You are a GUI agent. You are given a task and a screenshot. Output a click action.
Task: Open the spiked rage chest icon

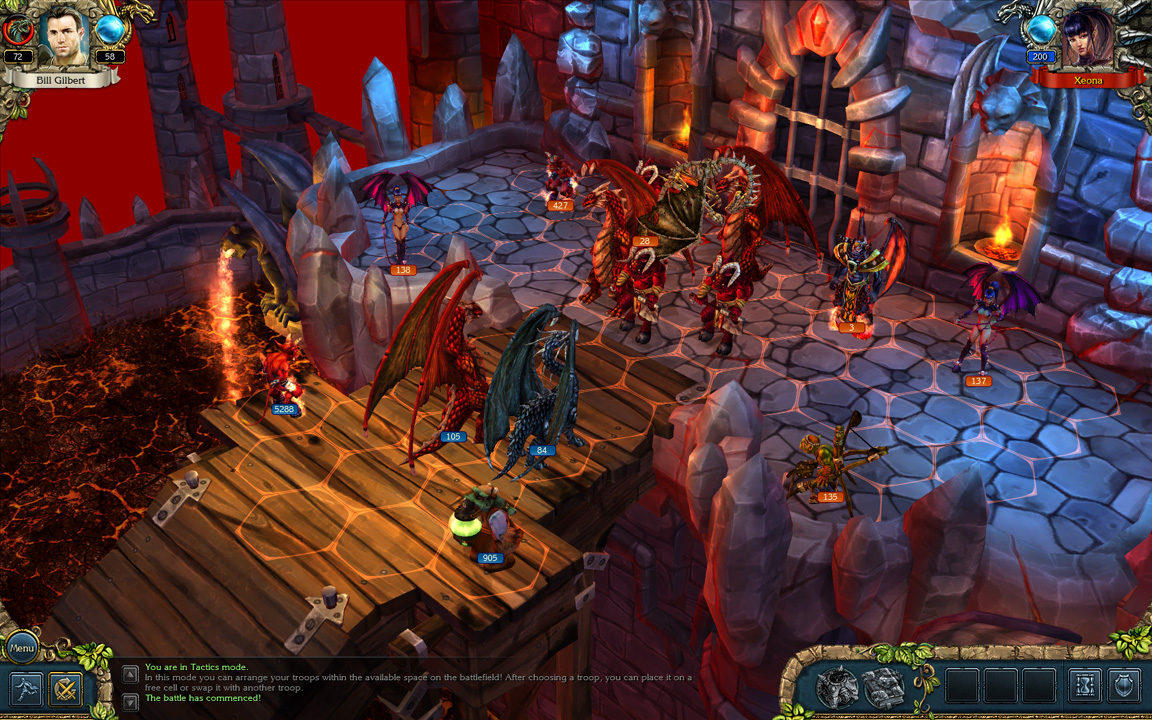[837, 687]
